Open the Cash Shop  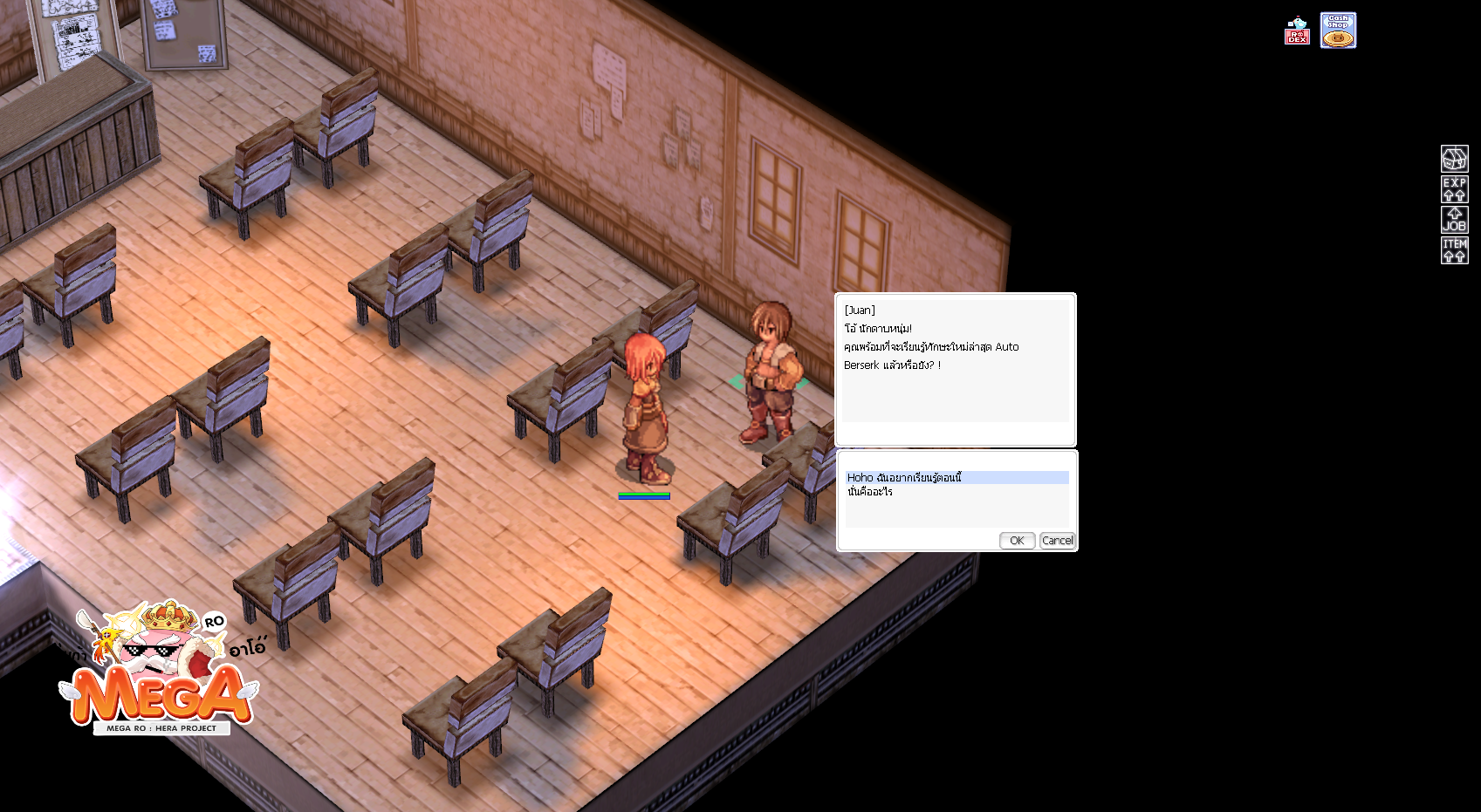[x=1338, y=31]
